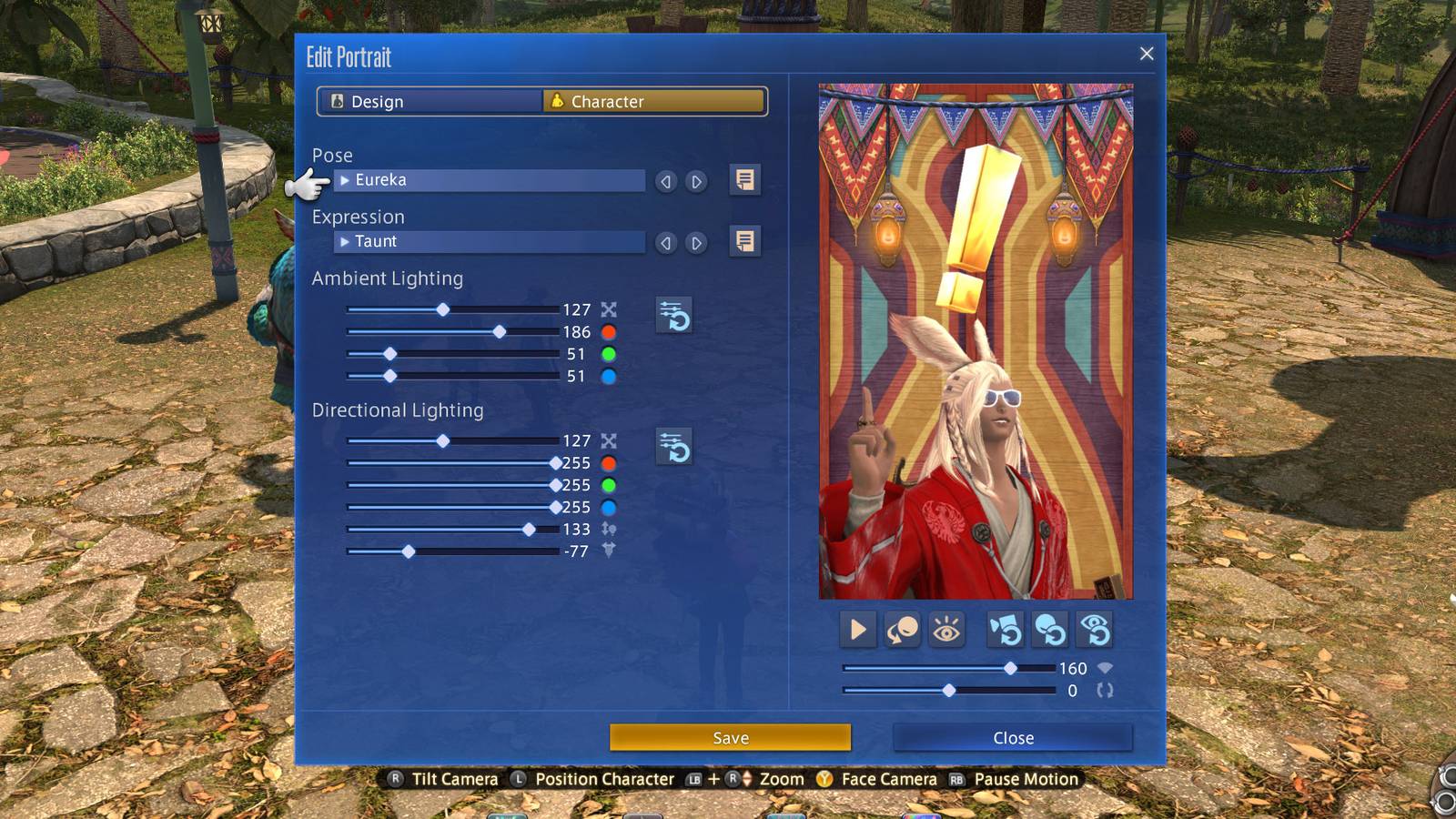Select the Character tab

pyautogui.click(x=653, y=102)
